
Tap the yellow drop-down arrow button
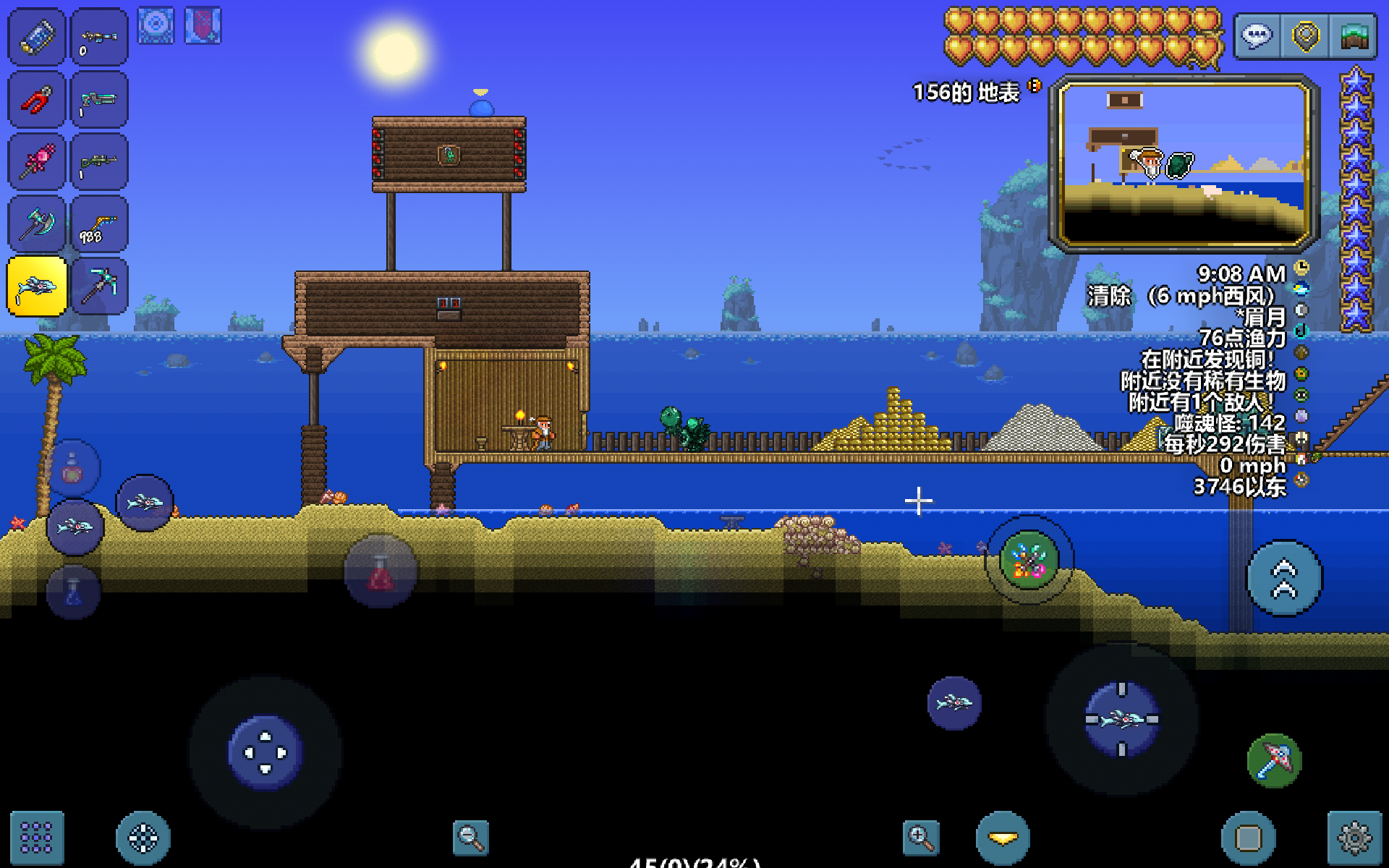[1003, 838]
